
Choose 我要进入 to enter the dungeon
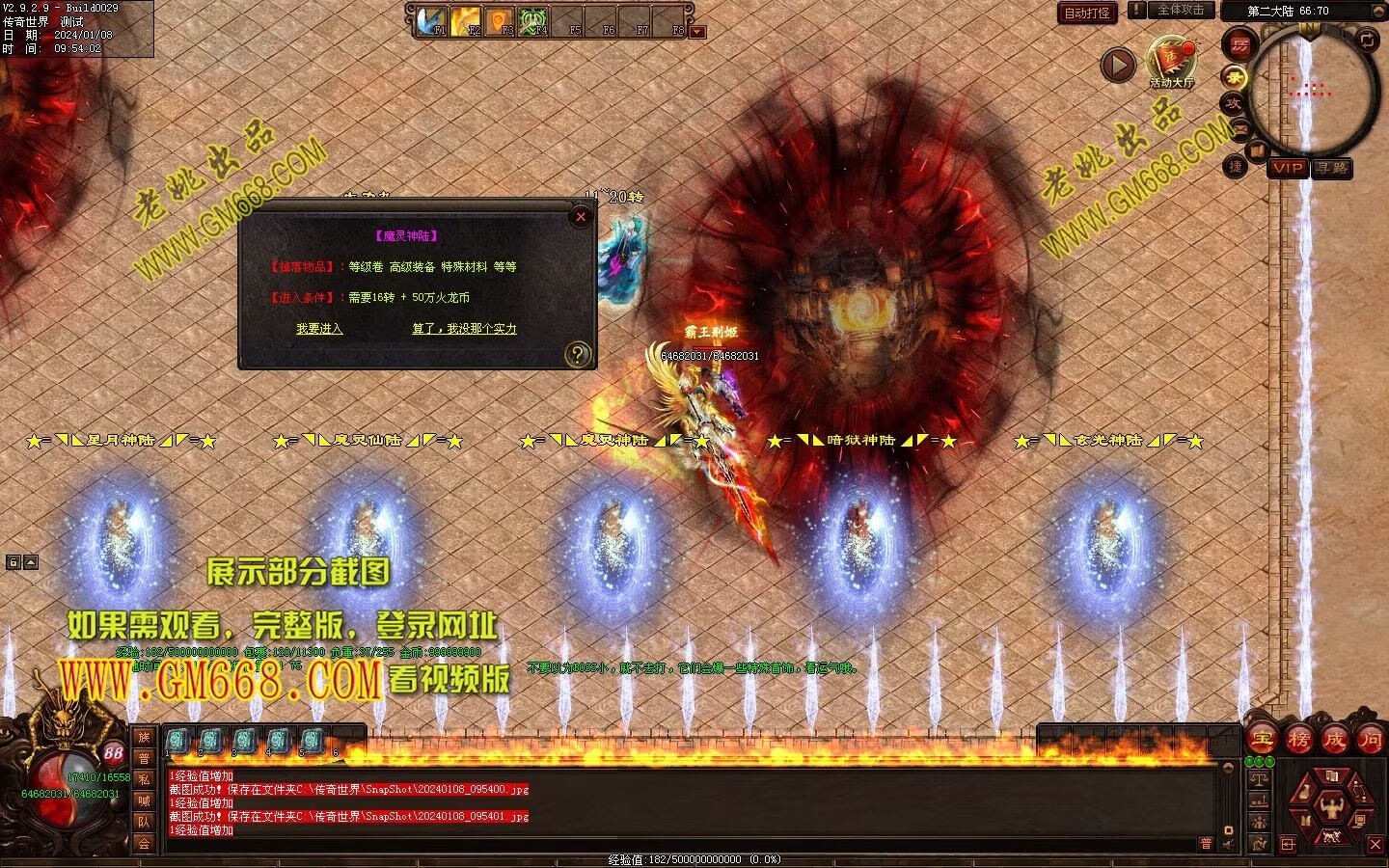point(319,329)
